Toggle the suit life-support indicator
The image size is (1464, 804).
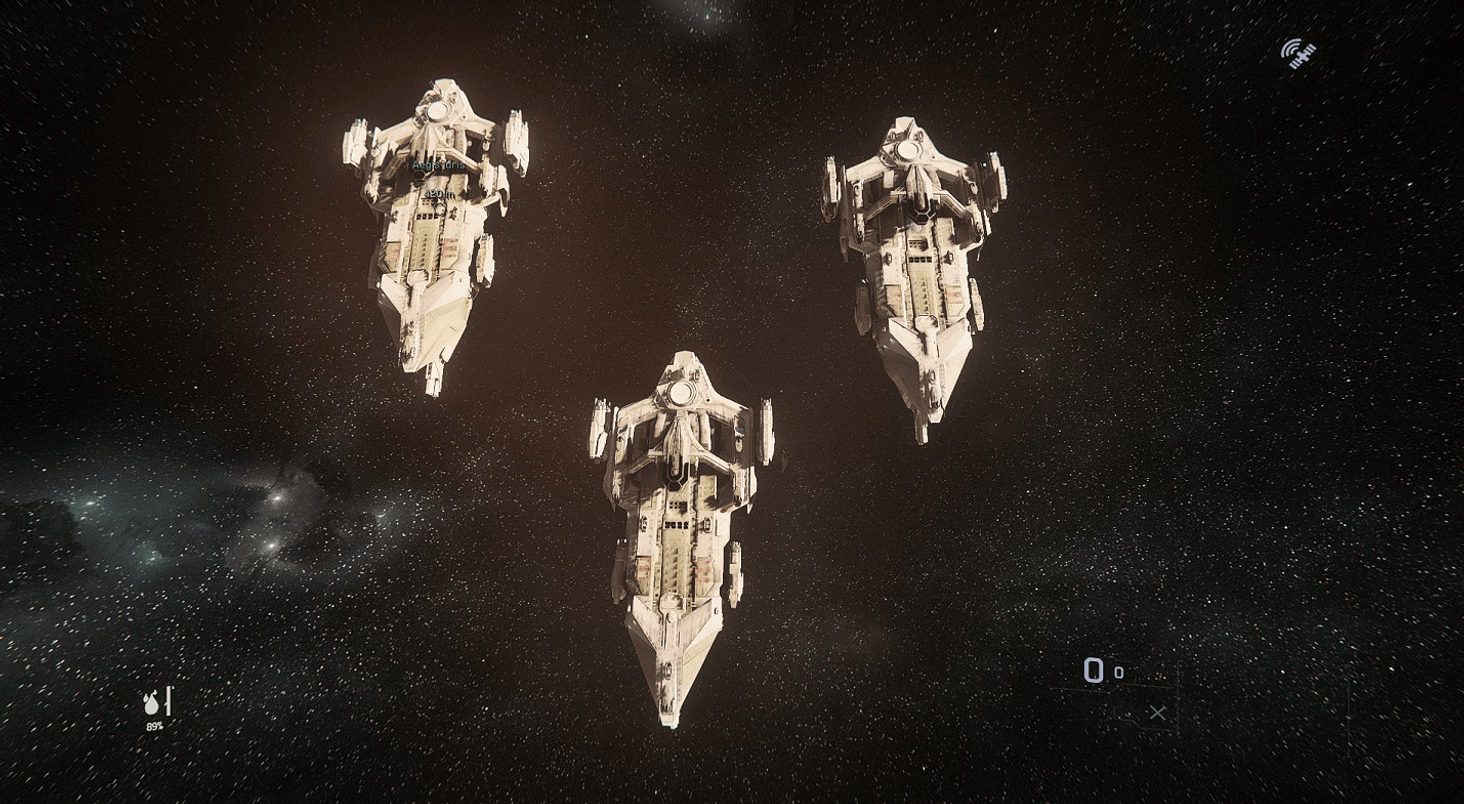pyautogui.click(x=151, y=706)
